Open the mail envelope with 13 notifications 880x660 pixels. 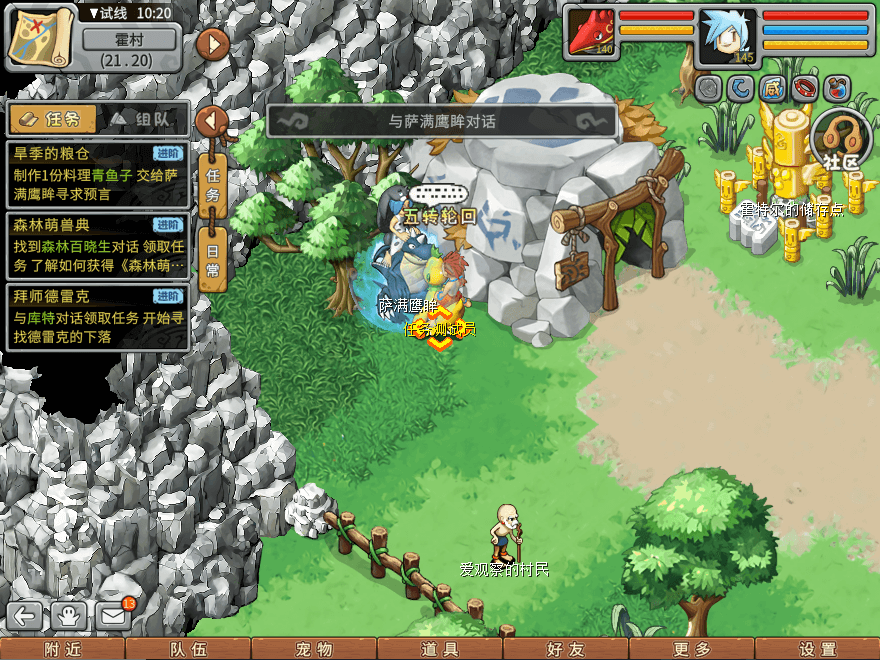coord(114,616)
